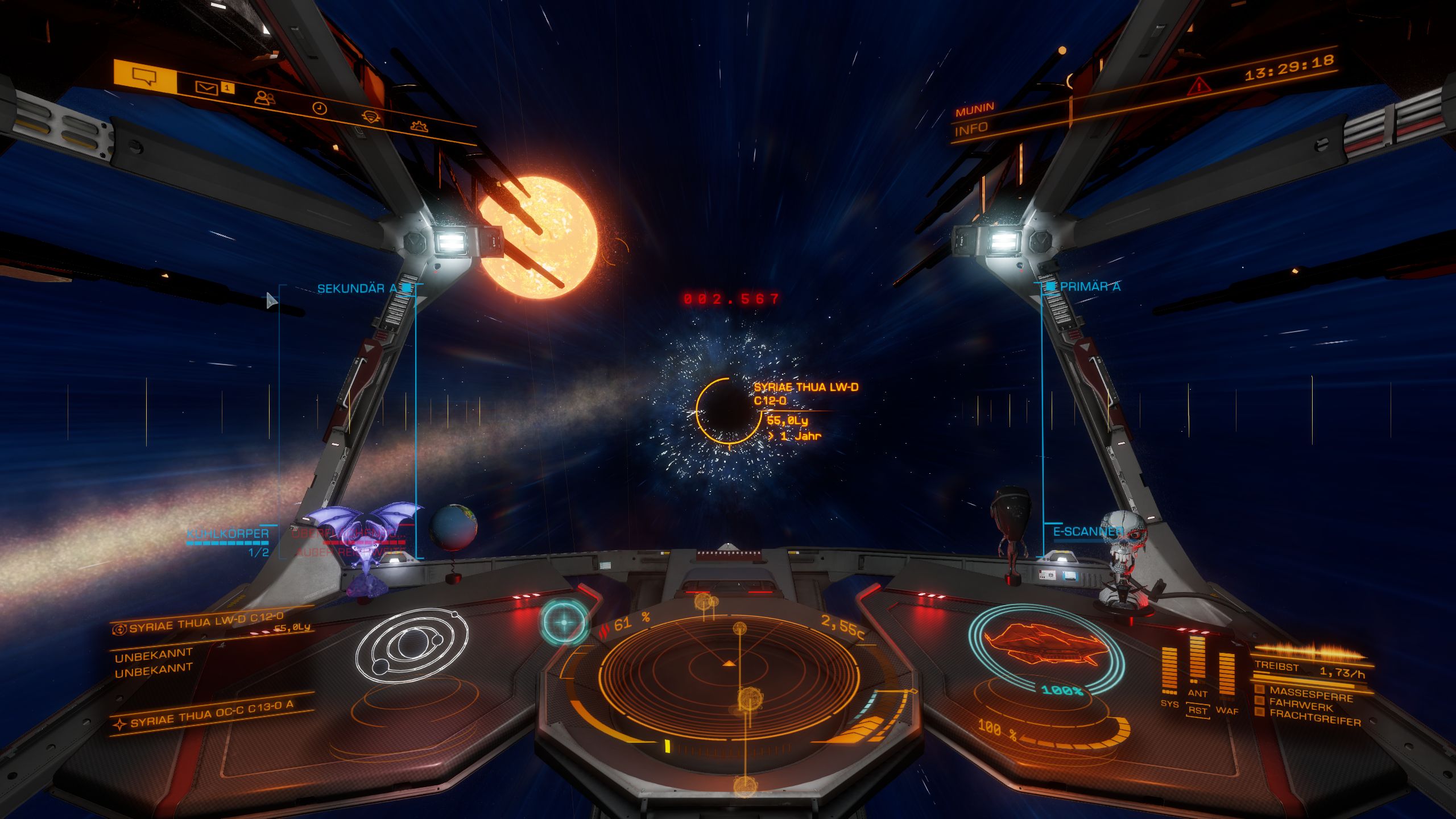Open the friends and wing tab

(264, 98)
